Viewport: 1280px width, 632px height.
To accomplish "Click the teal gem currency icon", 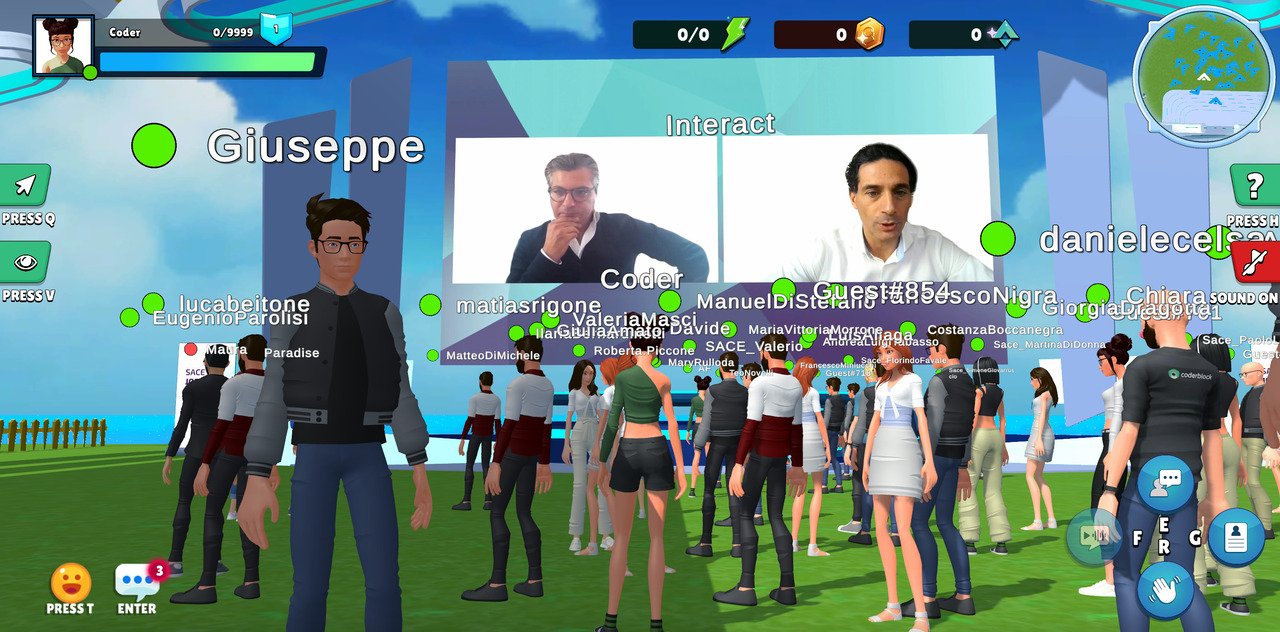I will click(x=1003, y=34).
